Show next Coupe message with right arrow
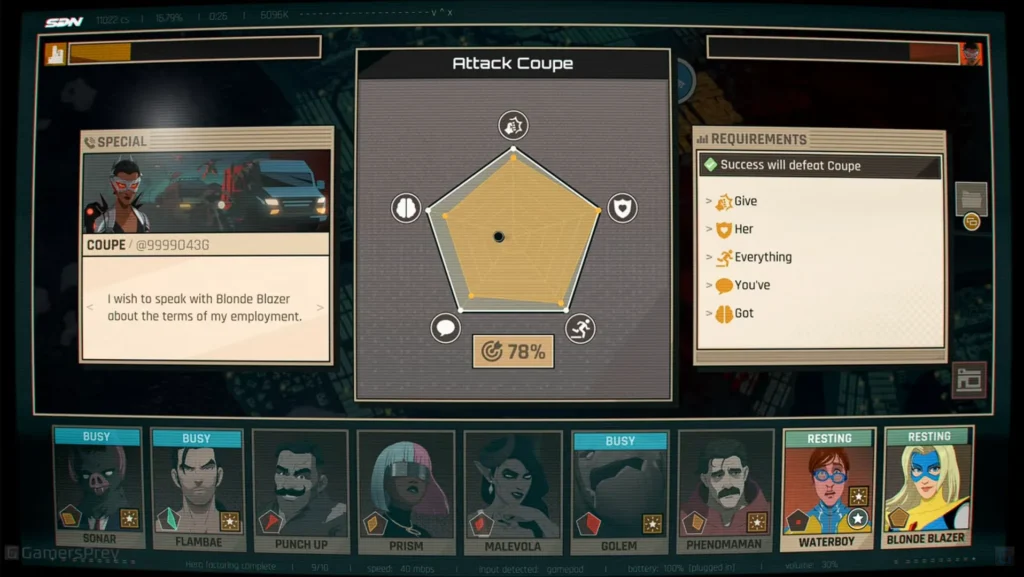The width and height of the screenshot is (1024, 577). point(321,308)
